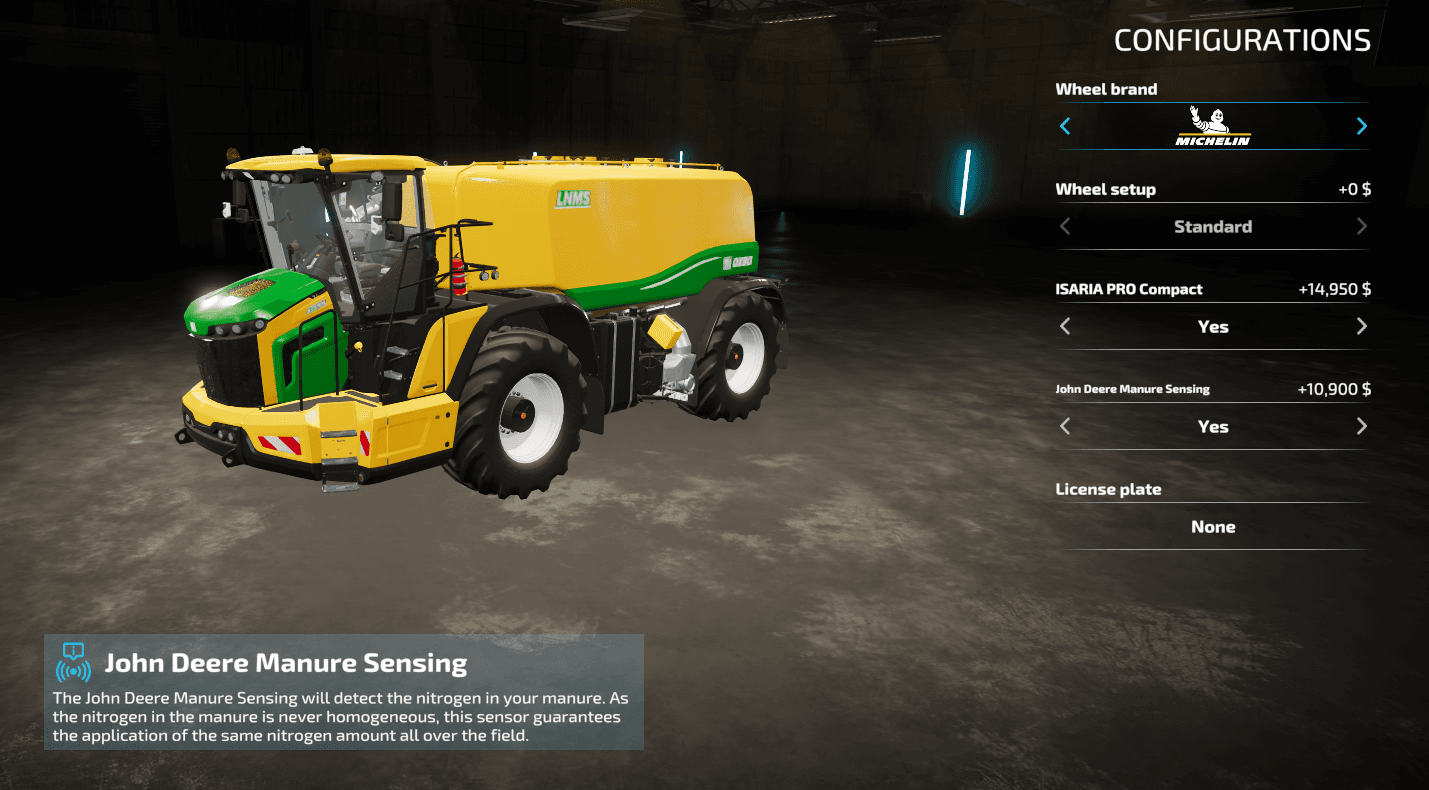The width and height of the screenshot is (1429, 790).
Task: Click the Wheel setup Standard value
Action: pyautogui.click(x=1213, y=227)
